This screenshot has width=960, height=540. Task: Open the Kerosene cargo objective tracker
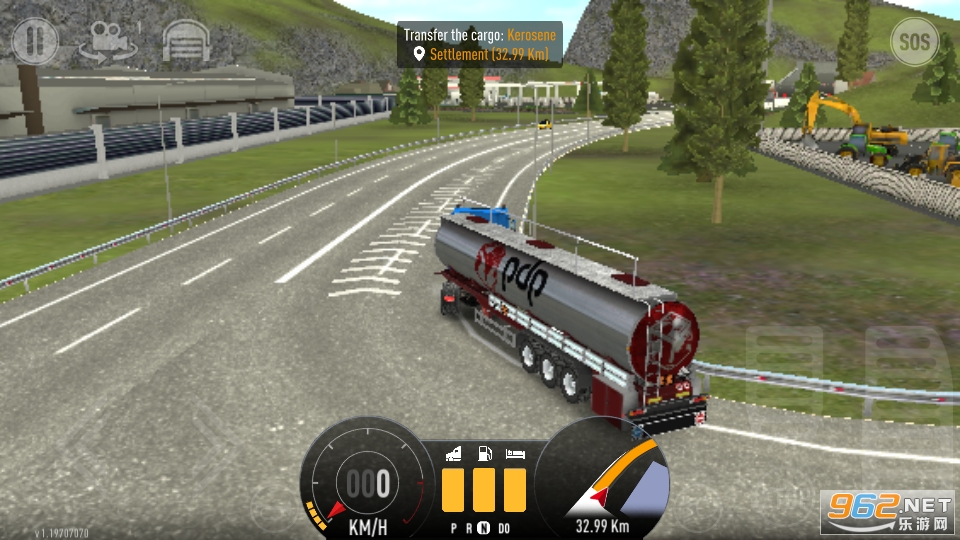pyautogui.click(x=479, y=44)
